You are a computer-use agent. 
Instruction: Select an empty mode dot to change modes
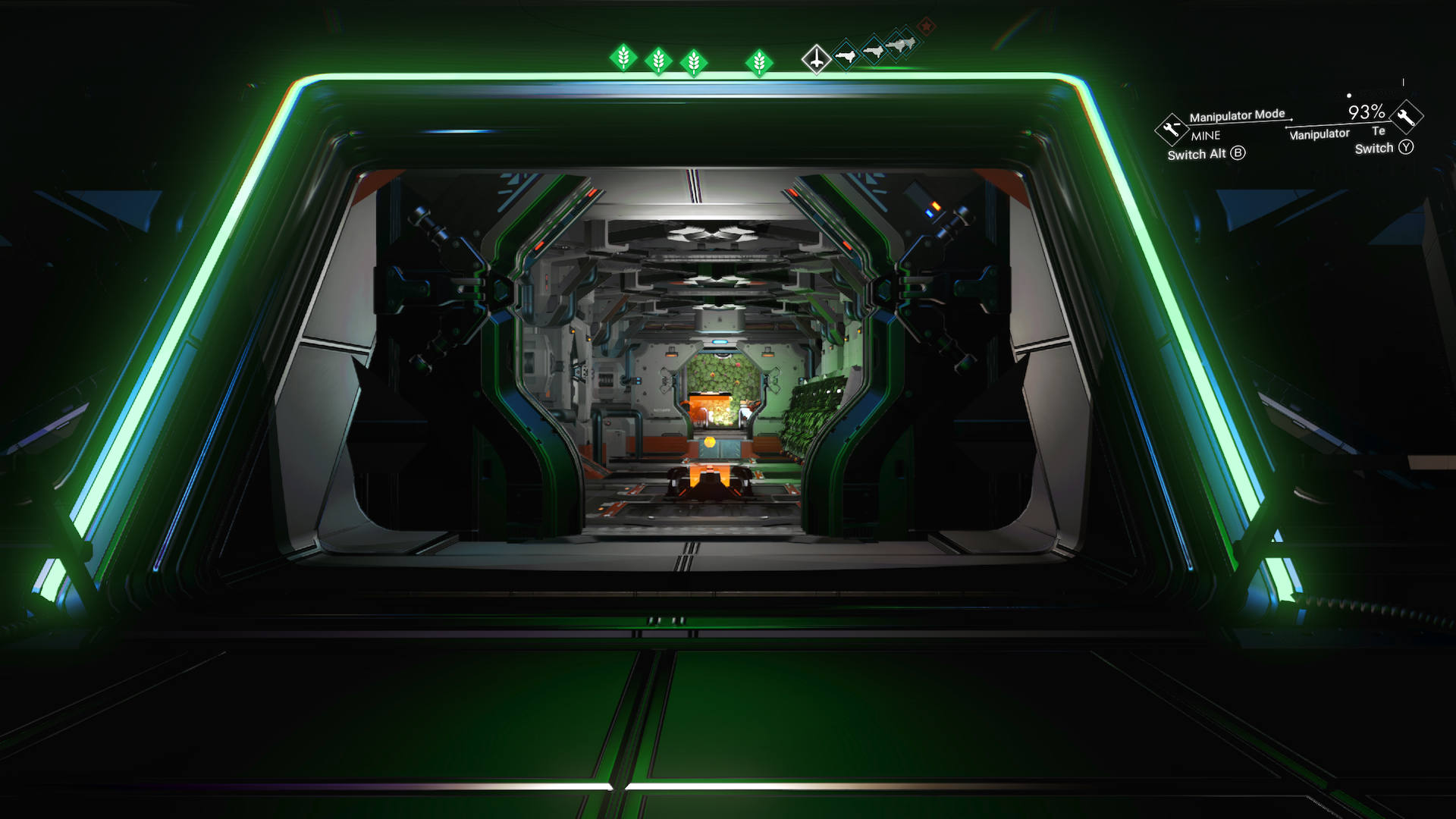click(x=1360, y=94)
